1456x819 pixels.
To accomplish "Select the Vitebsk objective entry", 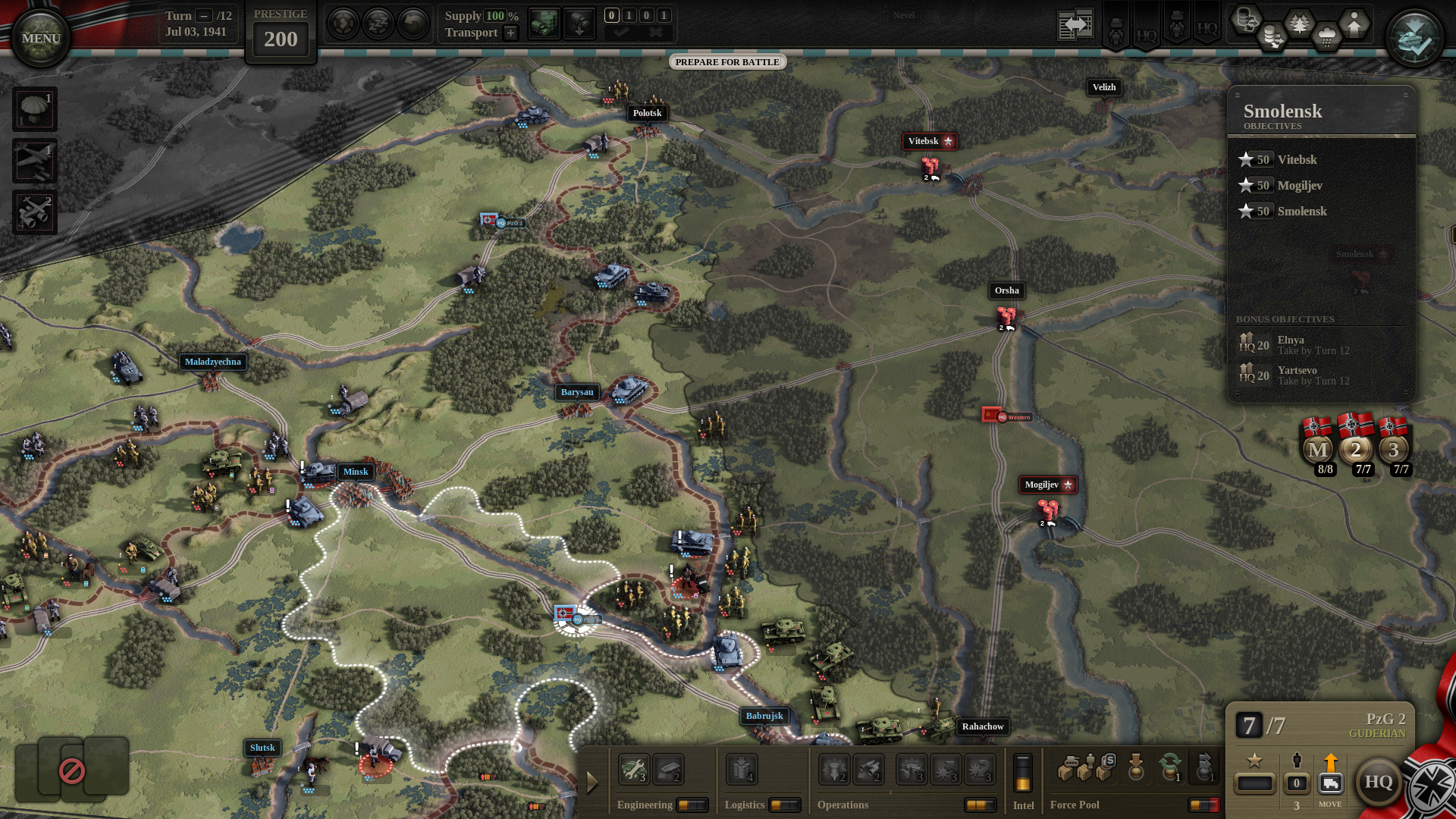I will (1297, 159).
